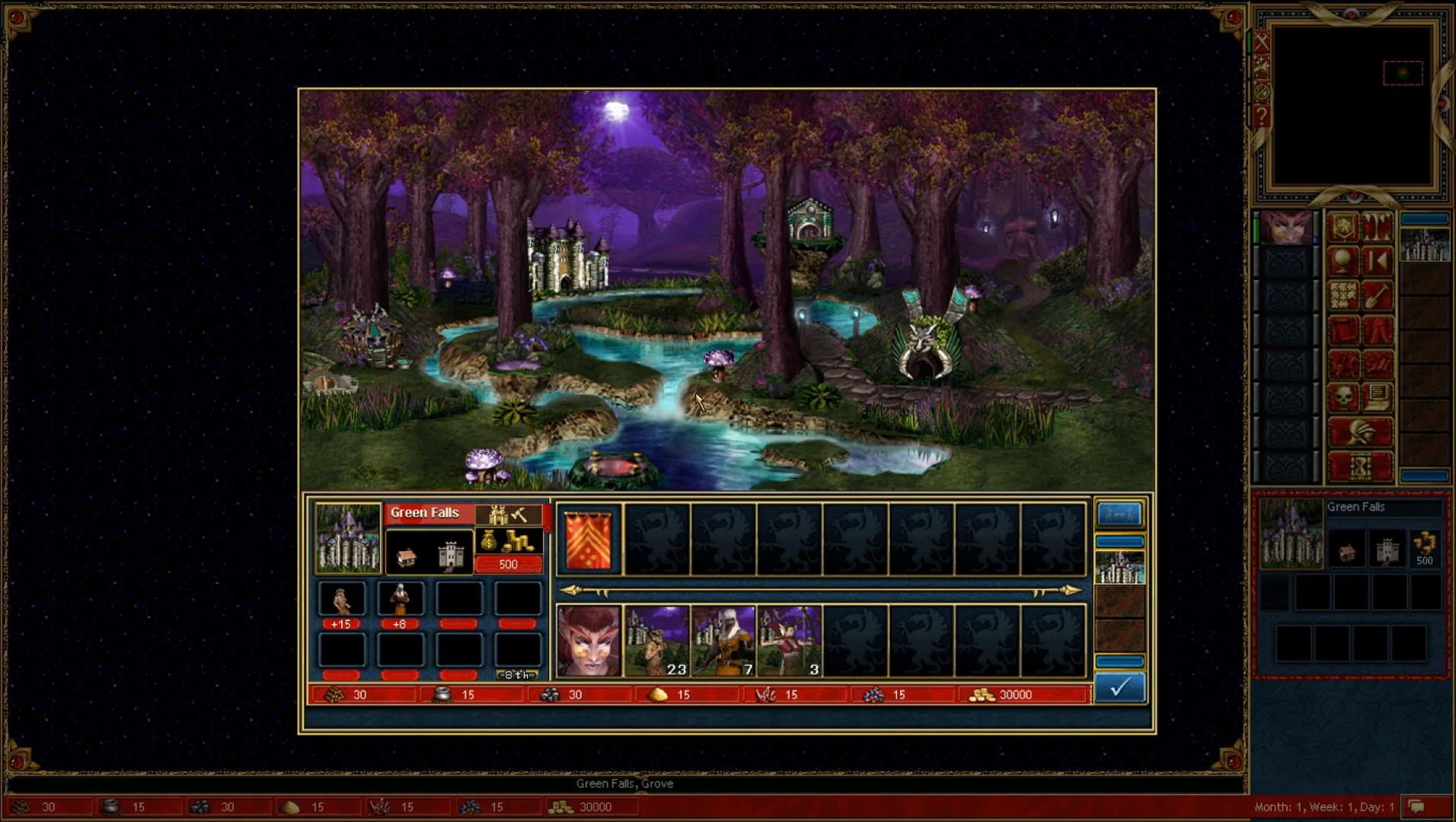Select next hero with the helmet button
Viewport: 1456px width, 822px height.
(x=1360, y=432)
